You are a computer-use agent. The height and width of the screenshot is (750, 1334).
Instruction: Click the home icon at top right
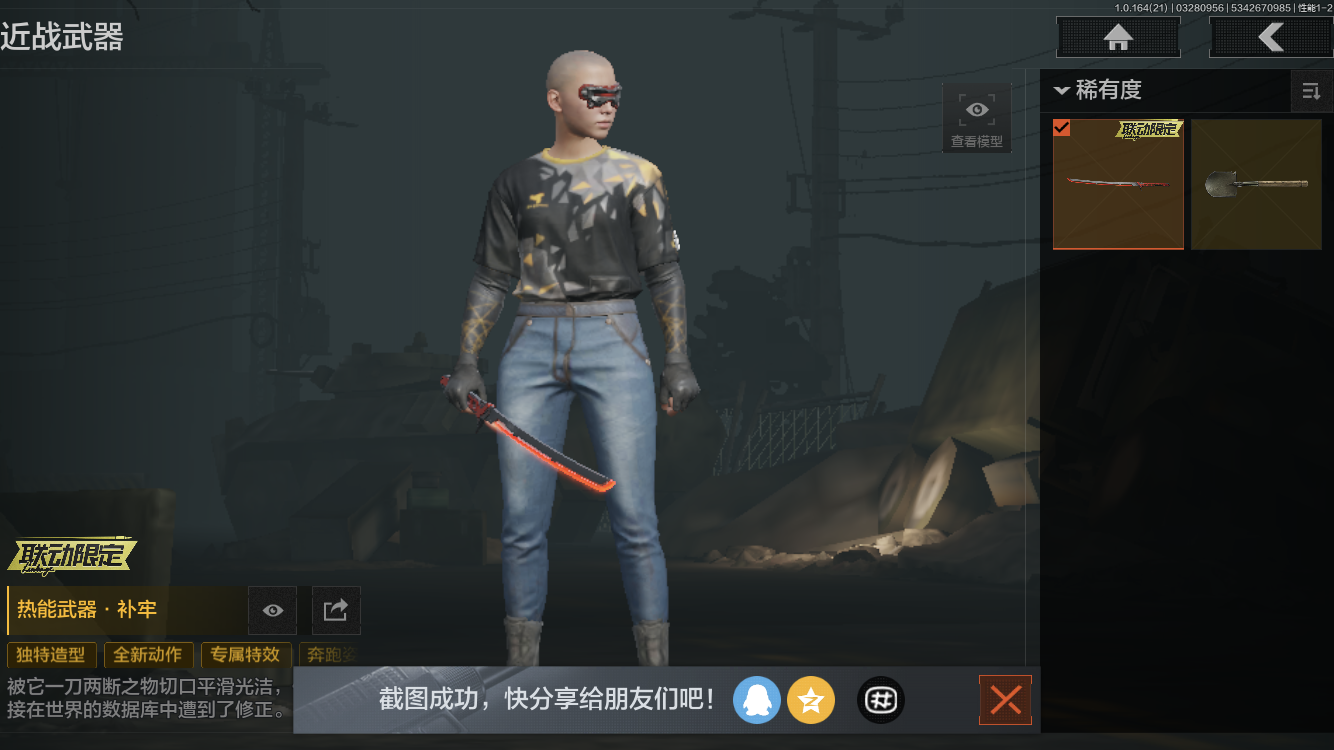click(1117, 37)
